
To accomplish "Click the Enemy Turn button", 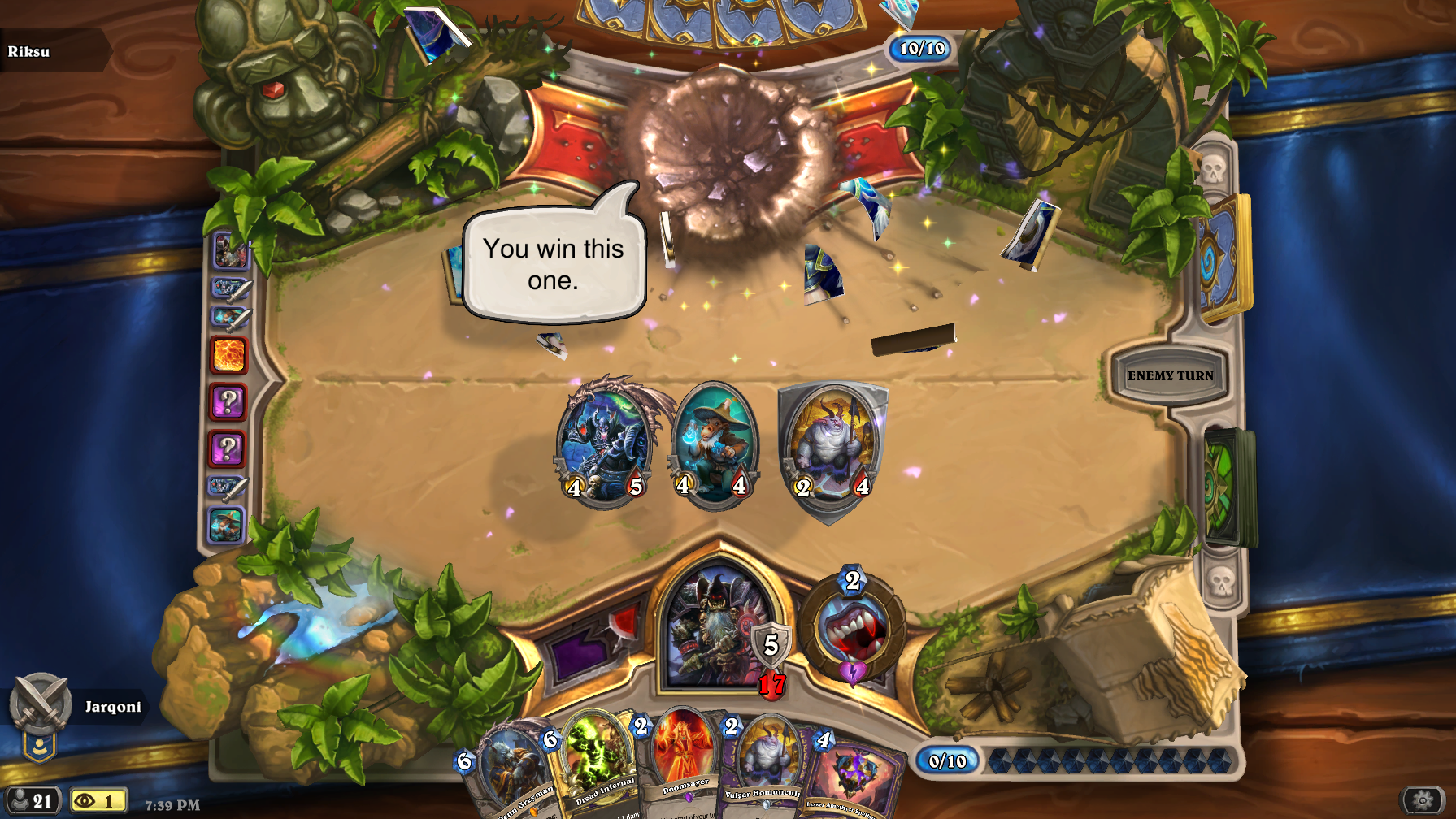I will [x=1169, y=375].
